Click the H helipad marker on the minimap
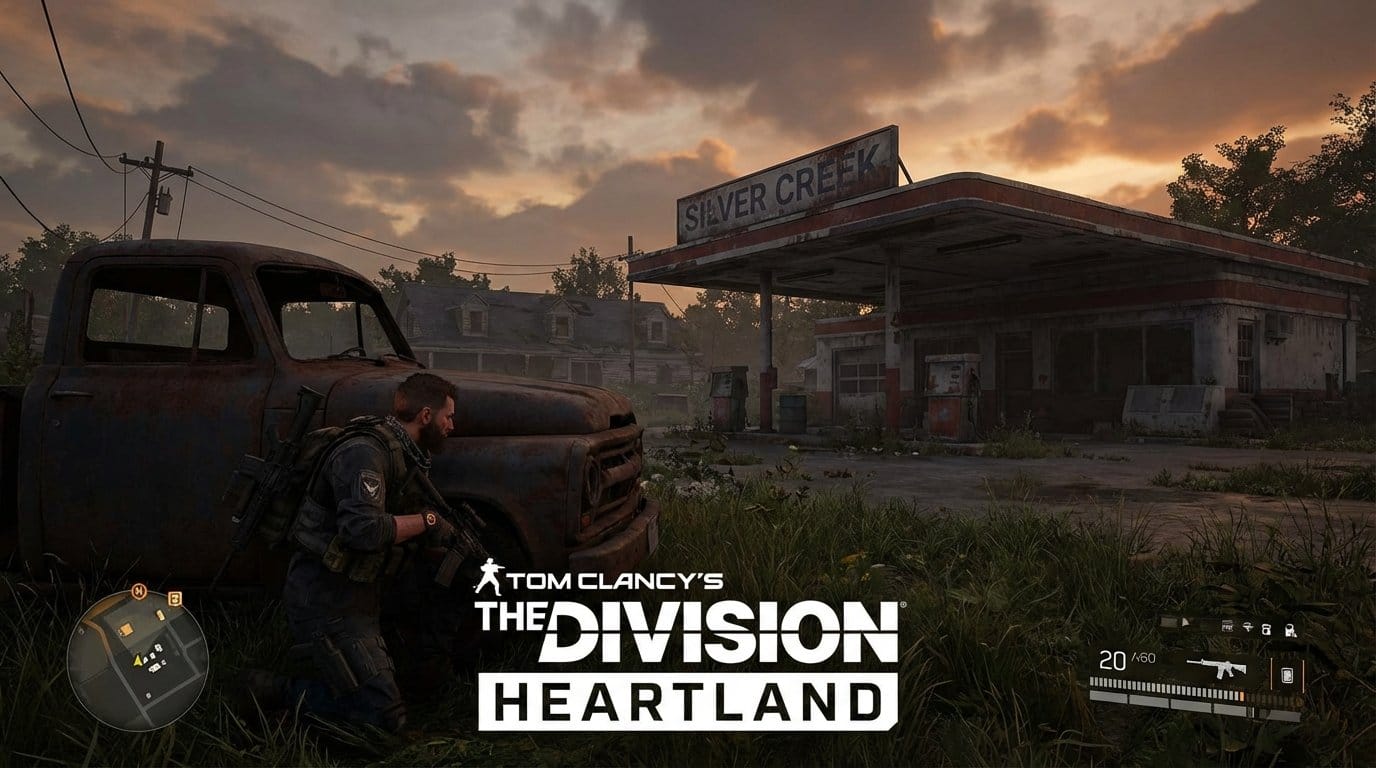Viewport: 1376px width, 768px height. 139,590
